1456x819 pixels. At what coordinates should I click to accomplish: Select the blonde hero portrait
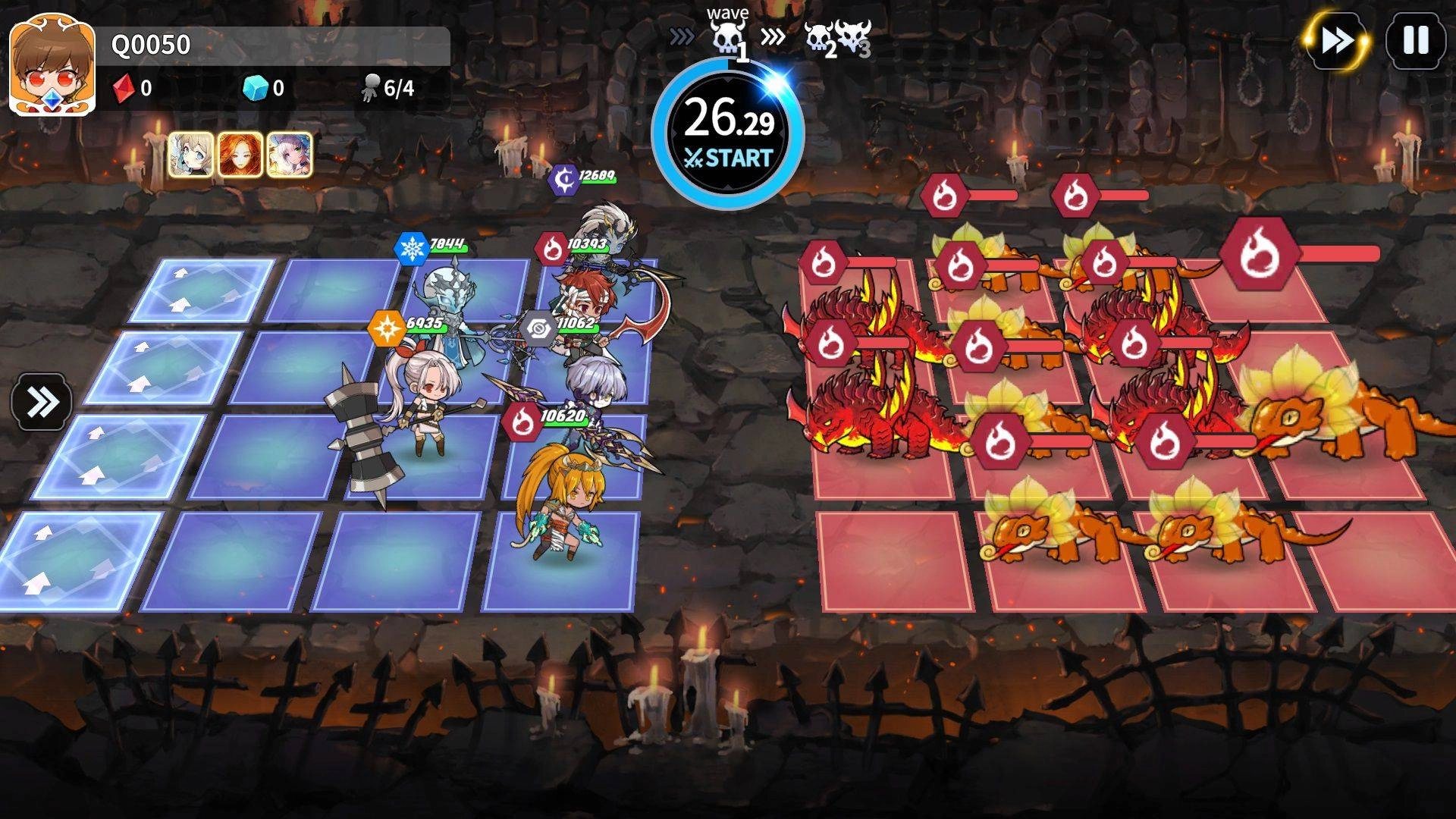coord(190,155)
